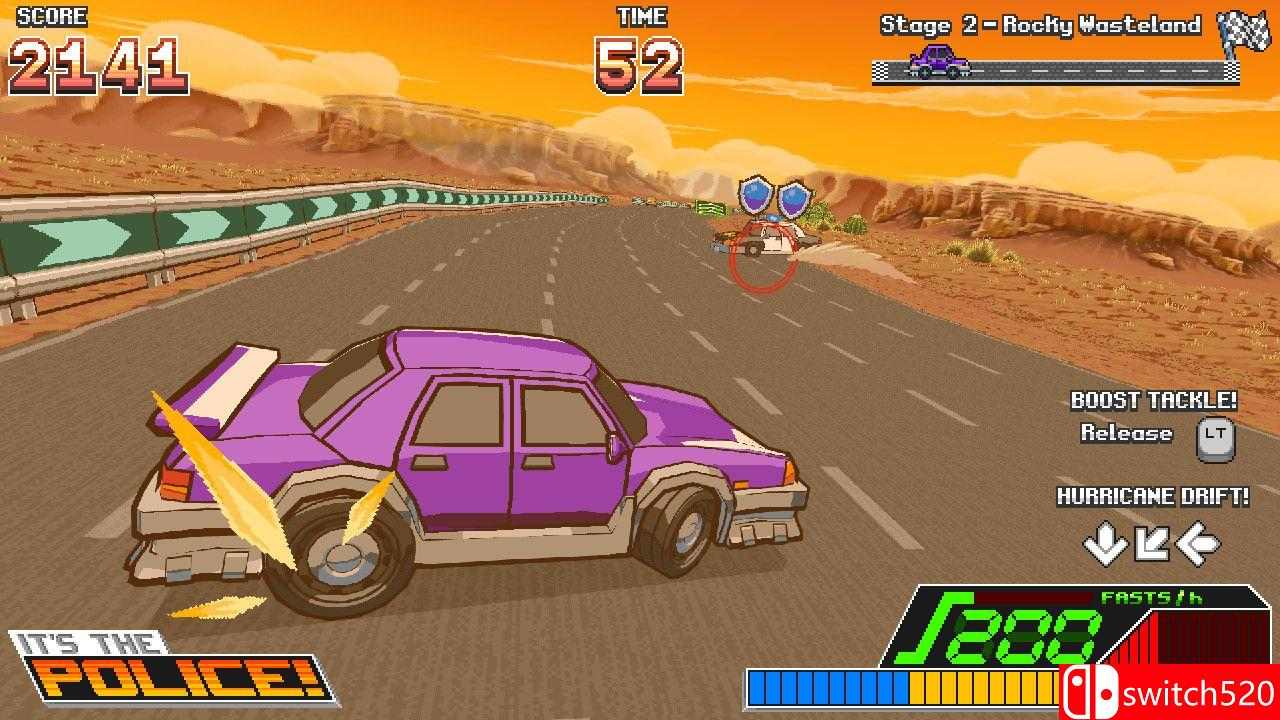
Task: Expand the Stage 2 - Rocky Wasteland header
Action: coord(1040,25)
